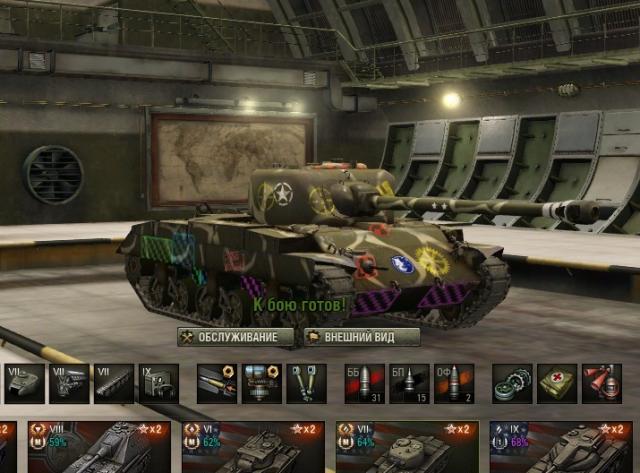
Task: Open the ВНЕШНИЙ ВИД appearance editor
Action: [x=361, y=337]
